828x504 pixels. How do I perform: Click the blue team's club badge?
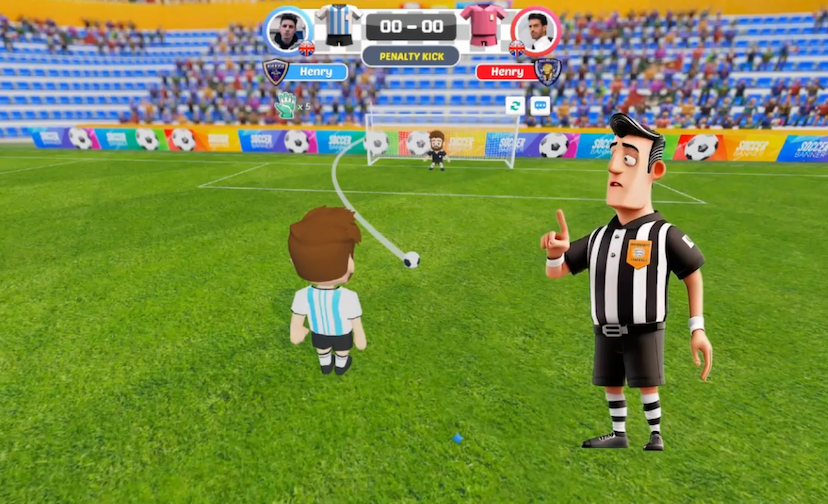pos(274,71)
